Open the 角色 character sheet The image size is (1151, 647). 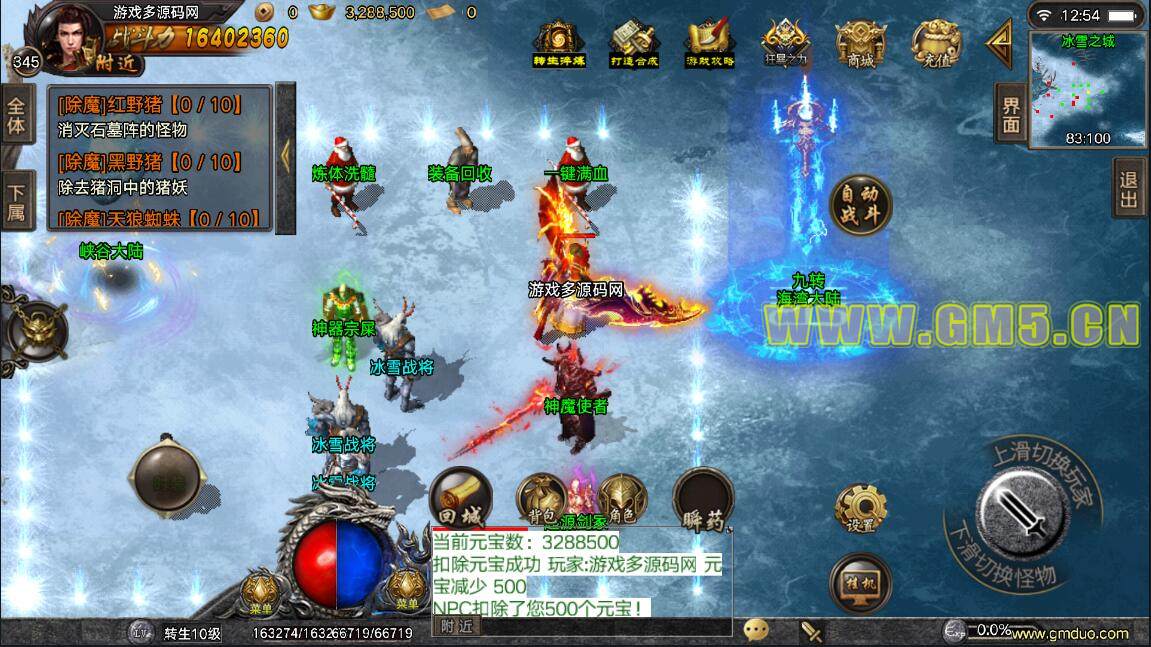[x=622, y=499]
